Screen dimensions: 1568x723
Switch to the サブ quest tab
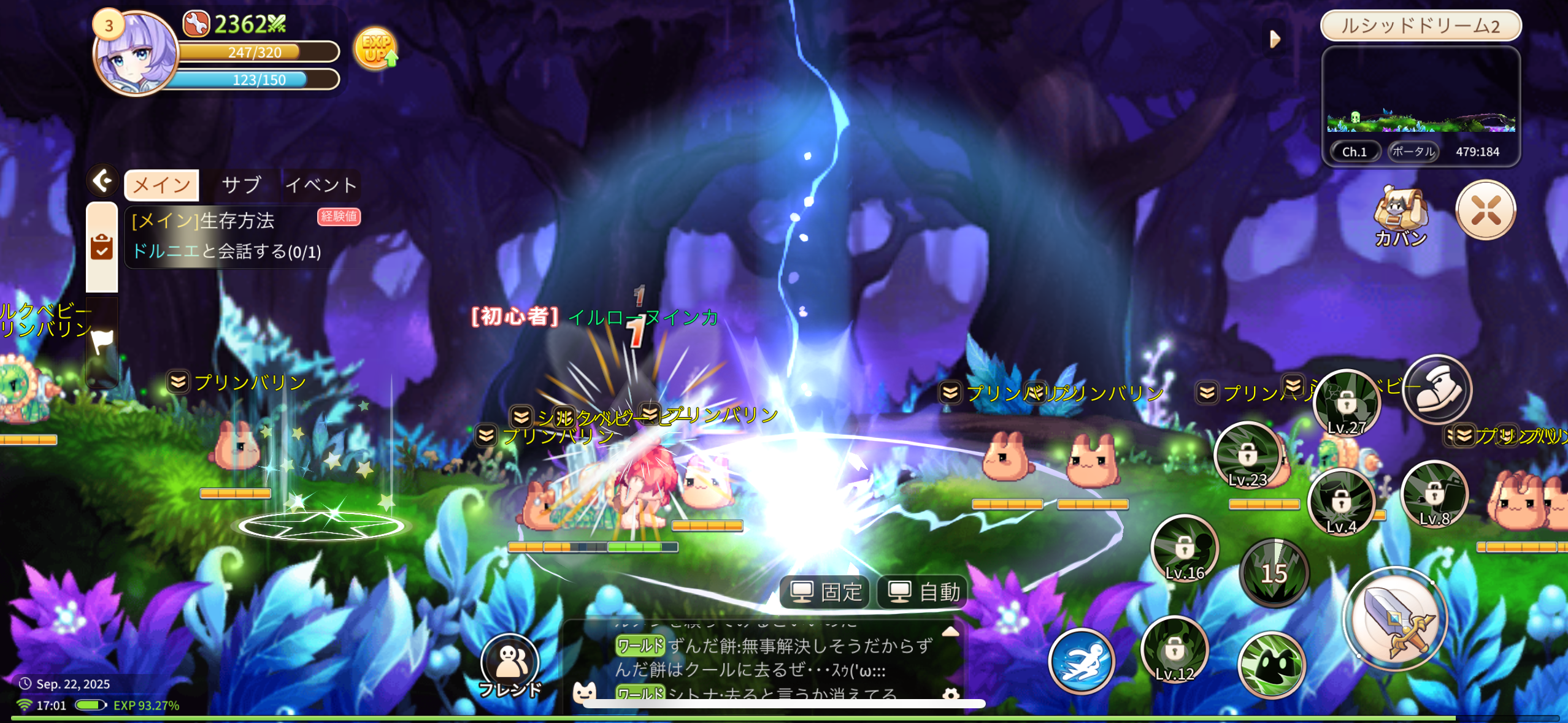click(x=241, y=185)
